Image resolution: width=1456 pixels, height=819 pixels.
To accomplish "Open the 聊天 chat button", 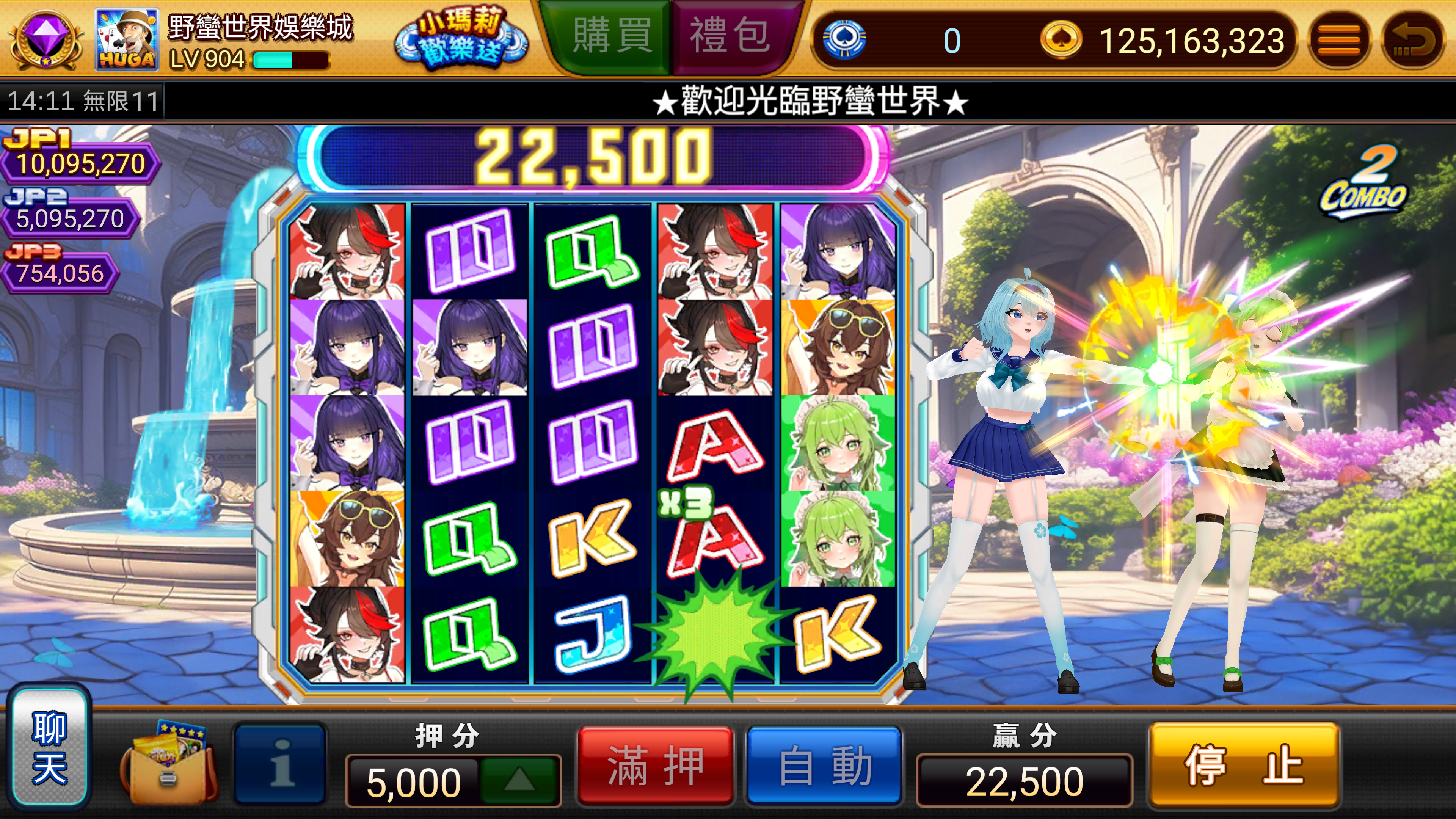I will tap(50, 746).
